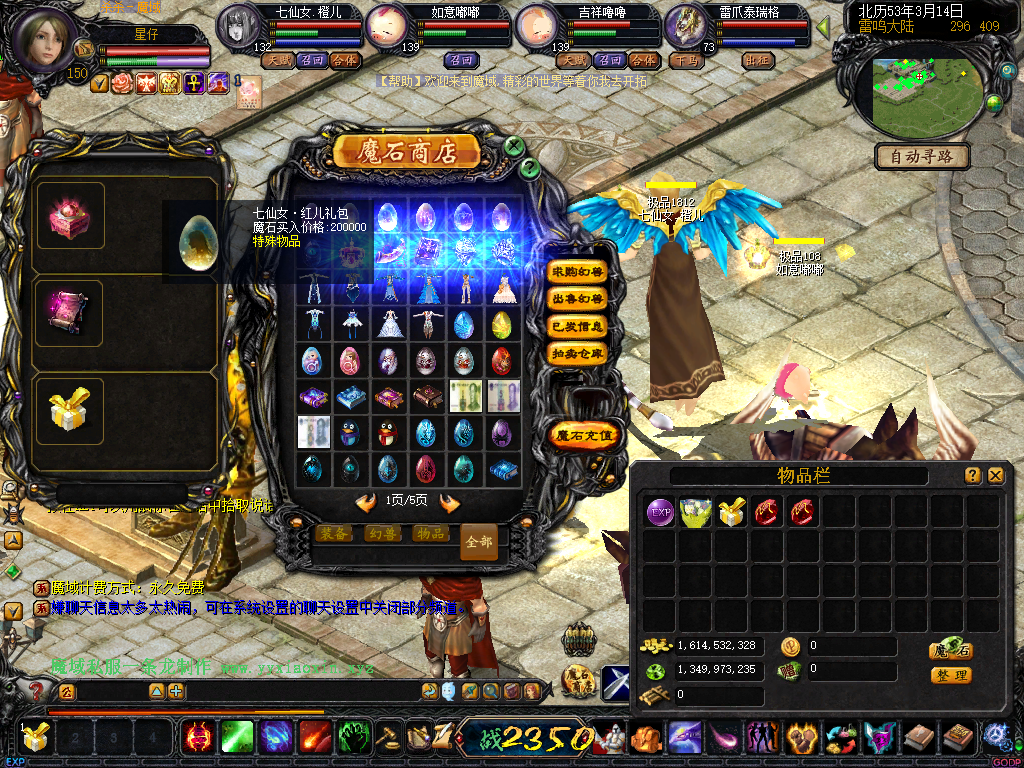Image resolution: width=1024 pixels, height=768 pixels.
Task: Show the 全部 all-items category
Action: click(479, 542)
